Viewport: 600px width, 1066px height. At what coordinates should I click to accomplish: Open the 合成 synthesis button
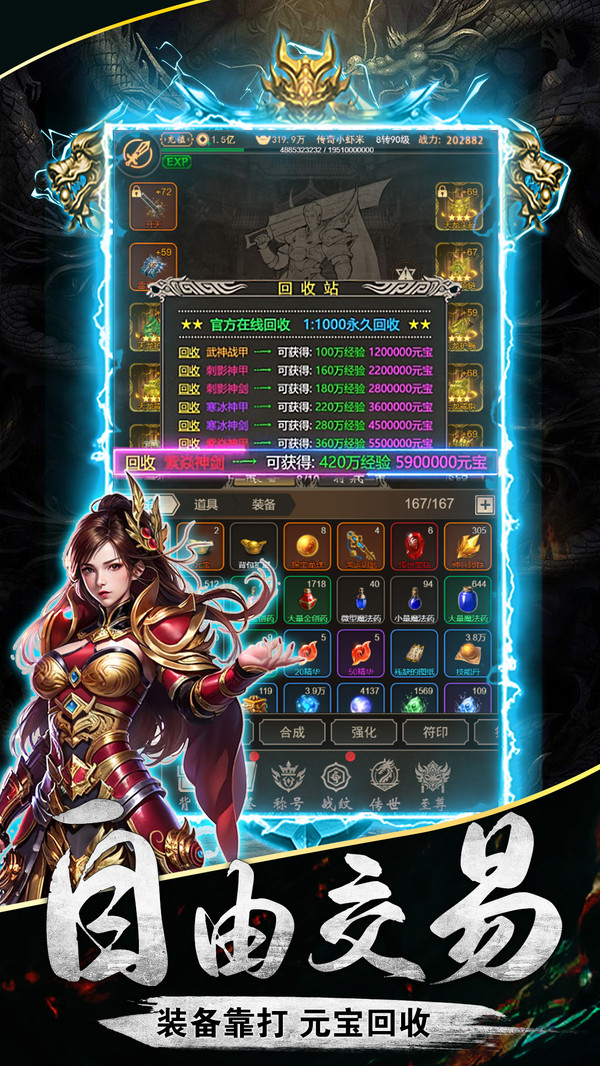point(292,732)
